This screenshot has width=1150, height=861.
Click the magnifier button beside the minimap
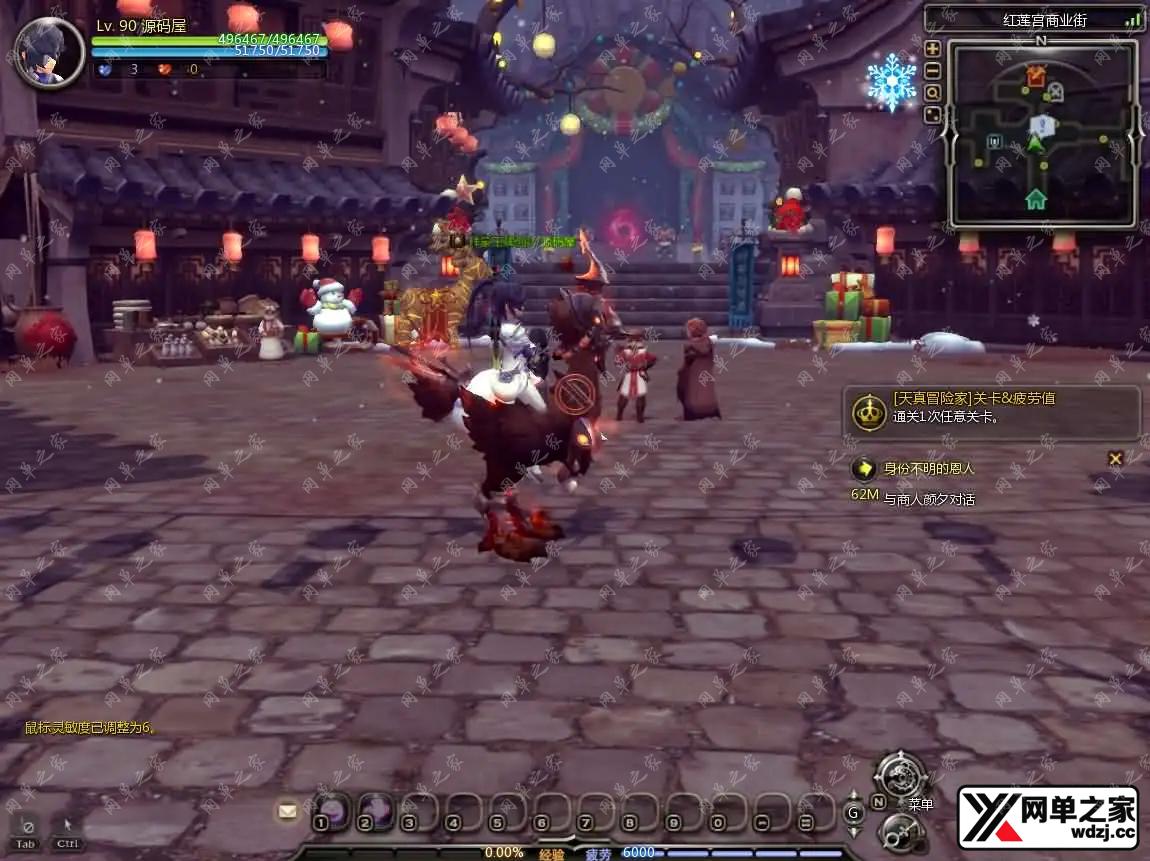click(x=933, y=93)
